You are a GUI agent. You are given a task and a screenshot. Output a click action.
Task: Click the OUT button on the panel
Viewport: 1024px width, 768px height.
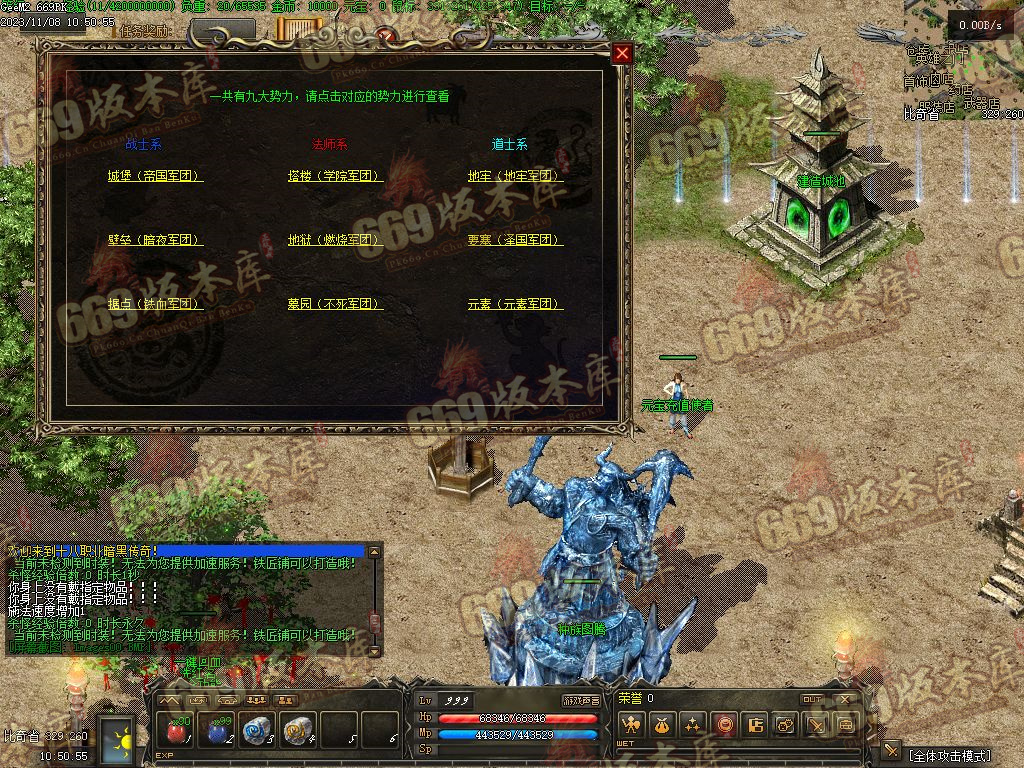[812, 699]
